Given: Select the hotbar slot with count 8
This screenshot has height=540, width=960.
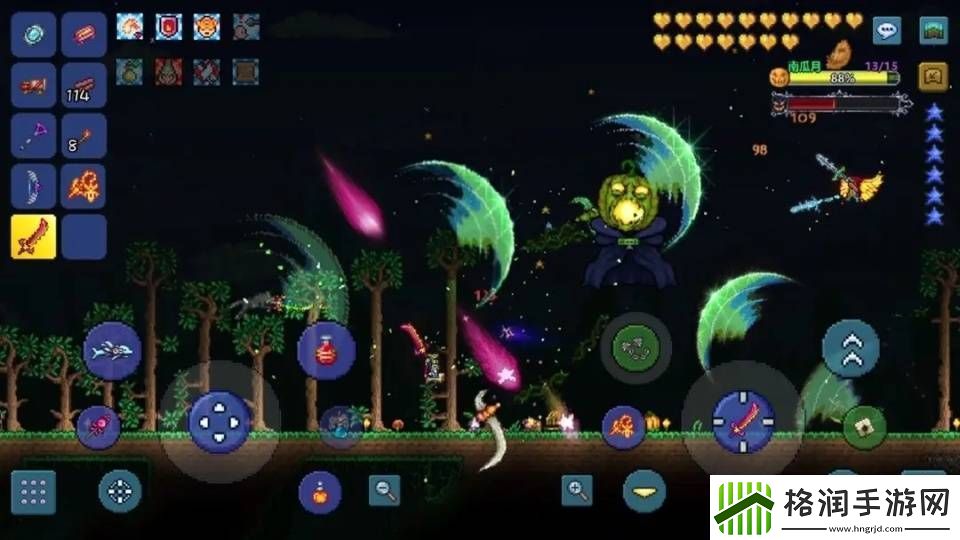Looking at the screenshot, I should click(x=84, y=136).
